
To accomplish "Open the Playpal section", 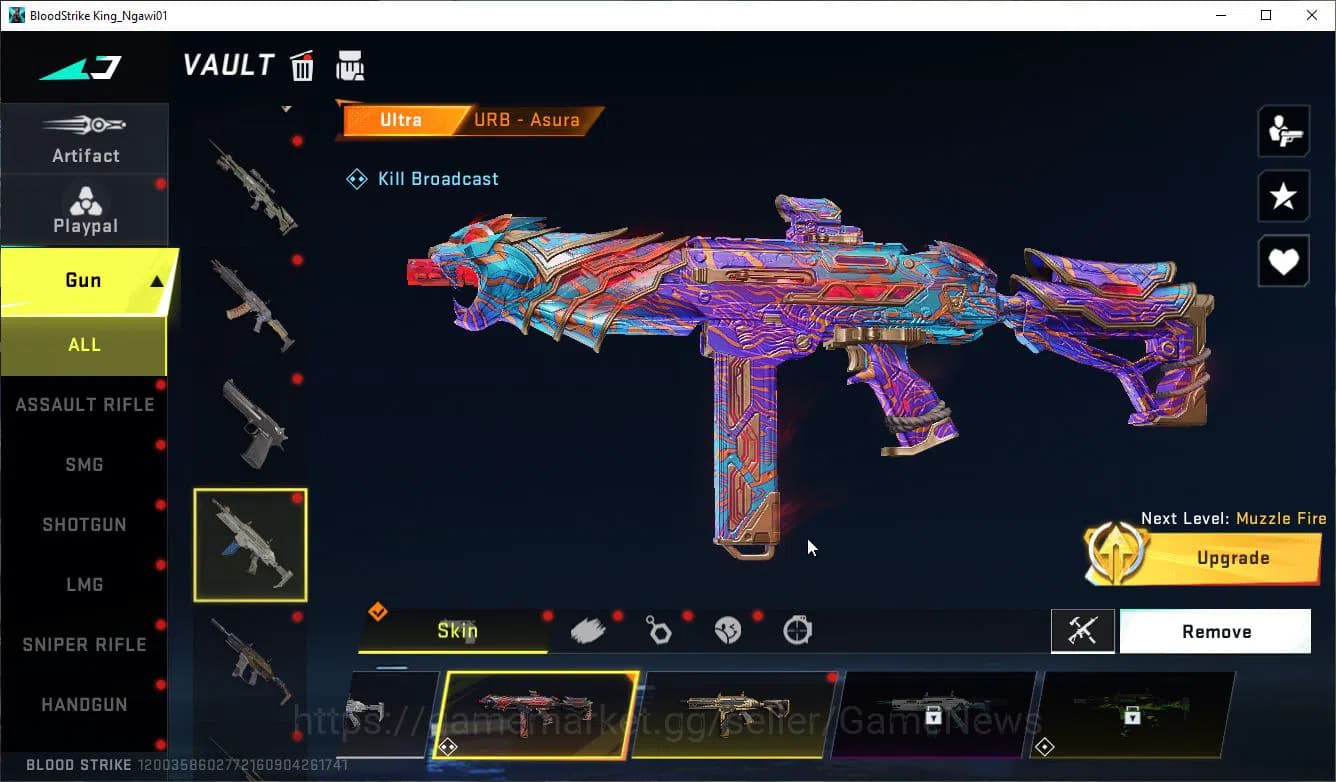I will (85, 209).
